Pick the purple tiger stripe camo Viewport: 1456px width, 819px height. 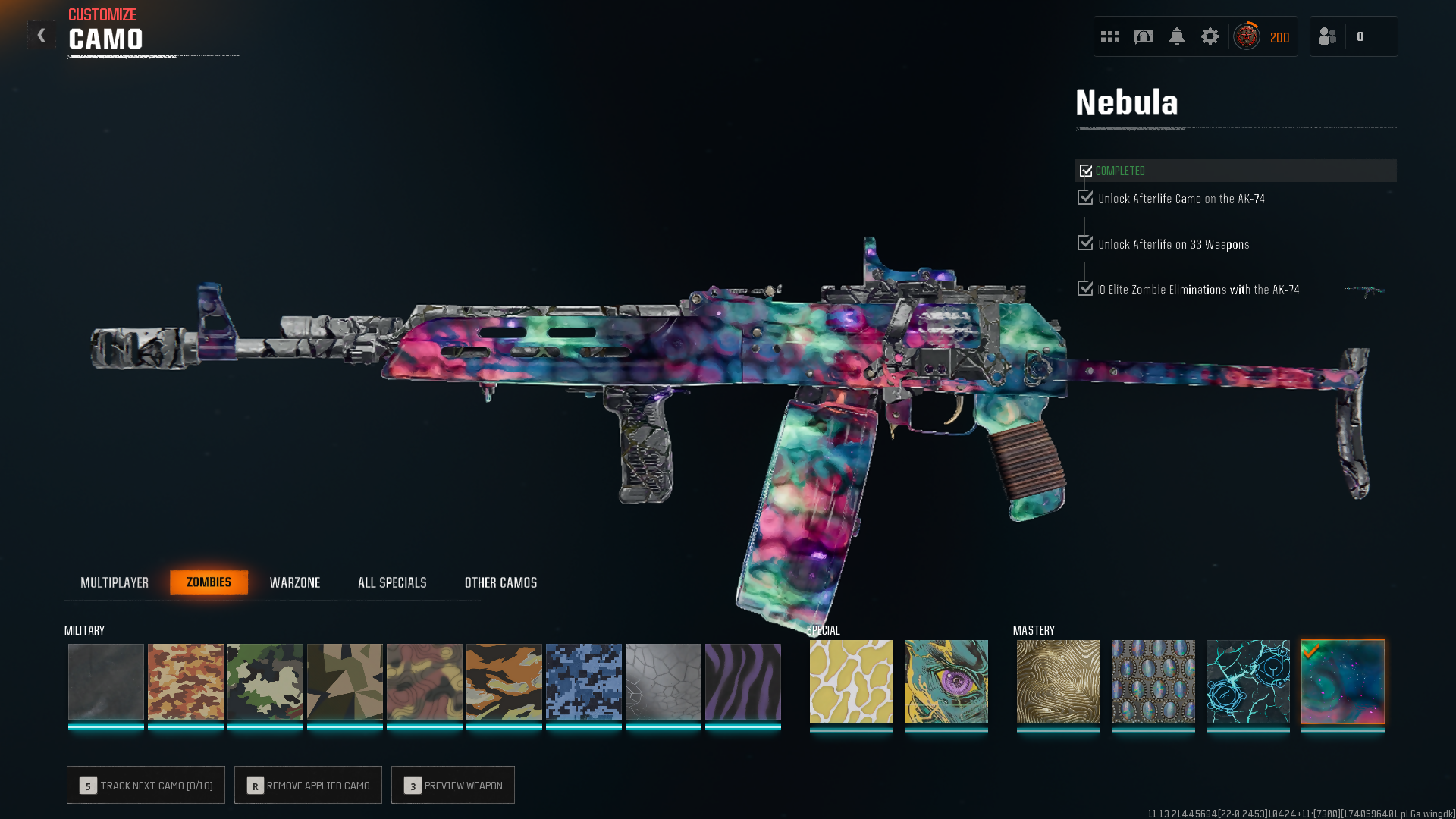(743, 681)
